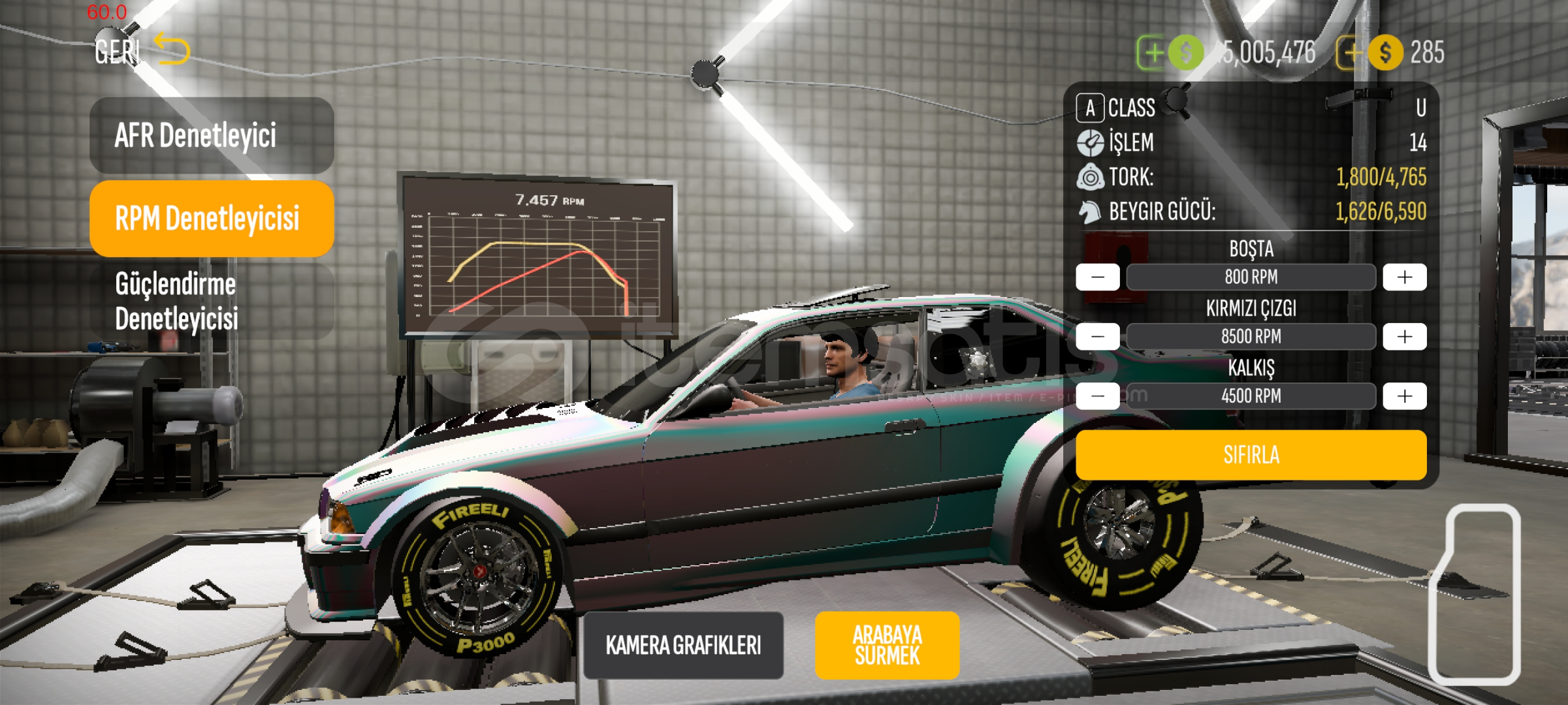This screenshot has width=1568, height=705.
Task: Choose ARABAYA SÜRMEK to drive the car
Action: 887,646
